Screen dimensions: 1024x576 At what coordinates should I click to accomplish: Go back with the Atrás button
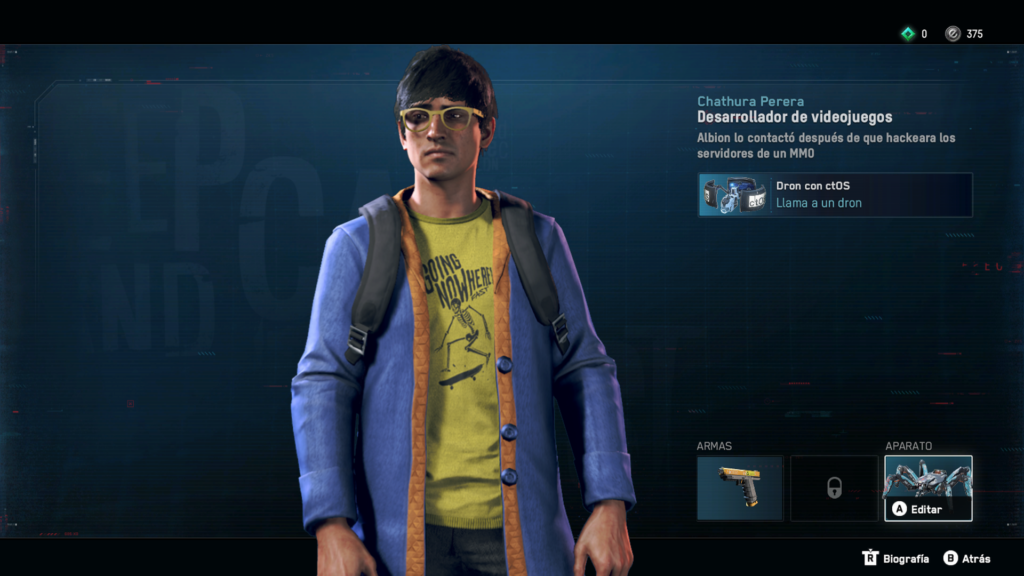[967, 558]
